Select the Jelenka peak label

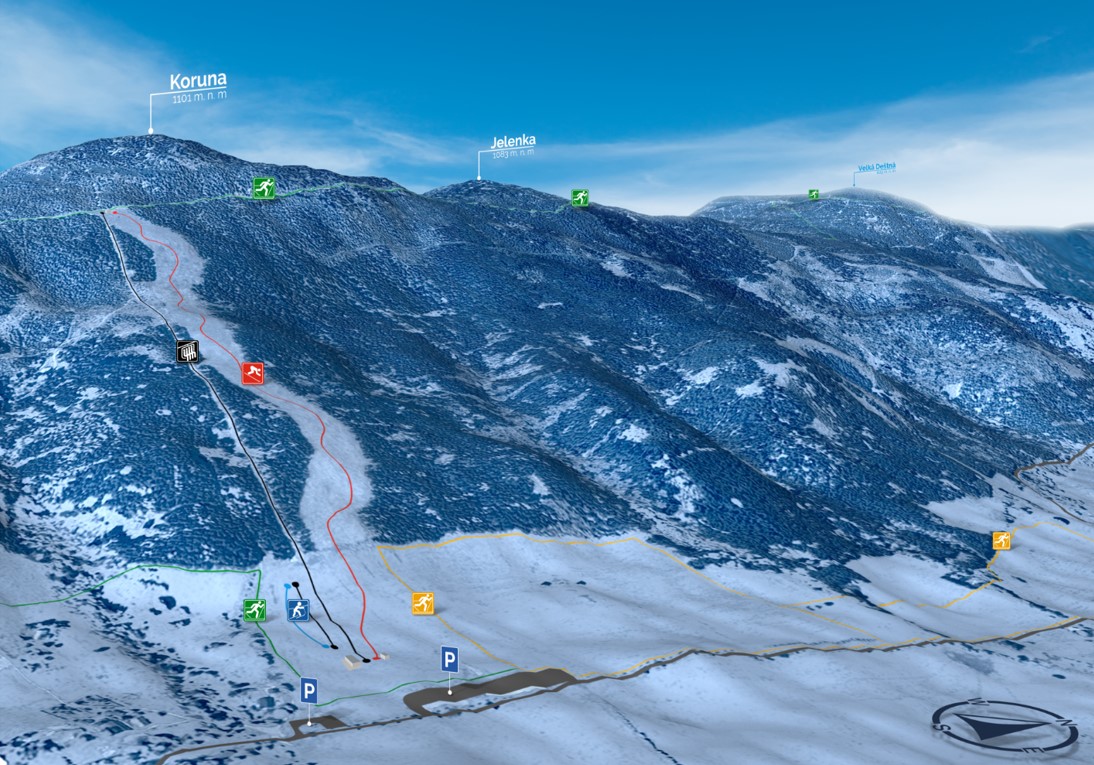click(513, 144)
